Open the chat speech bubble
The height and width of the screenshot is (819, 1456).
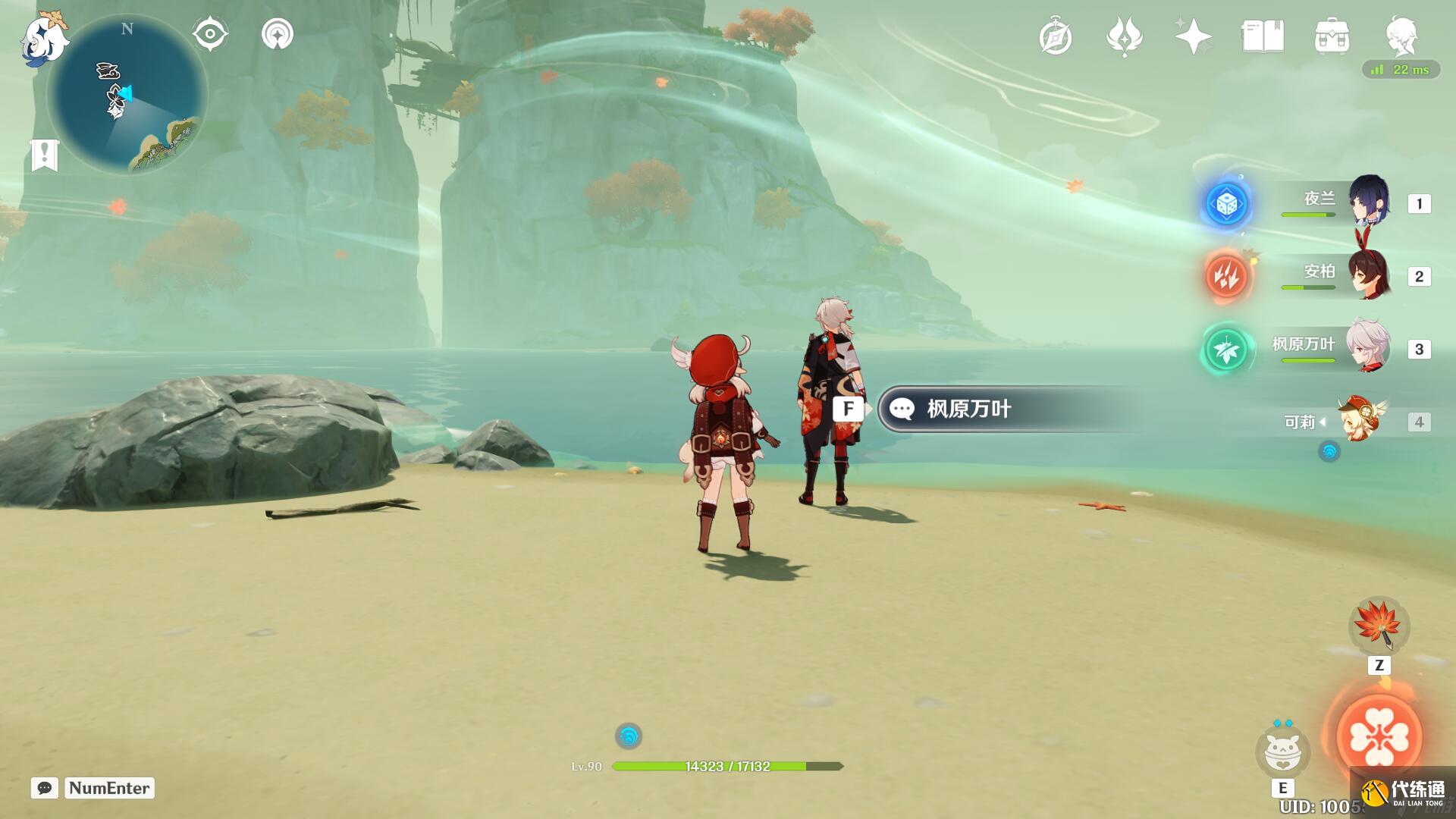tap(45, 788)
